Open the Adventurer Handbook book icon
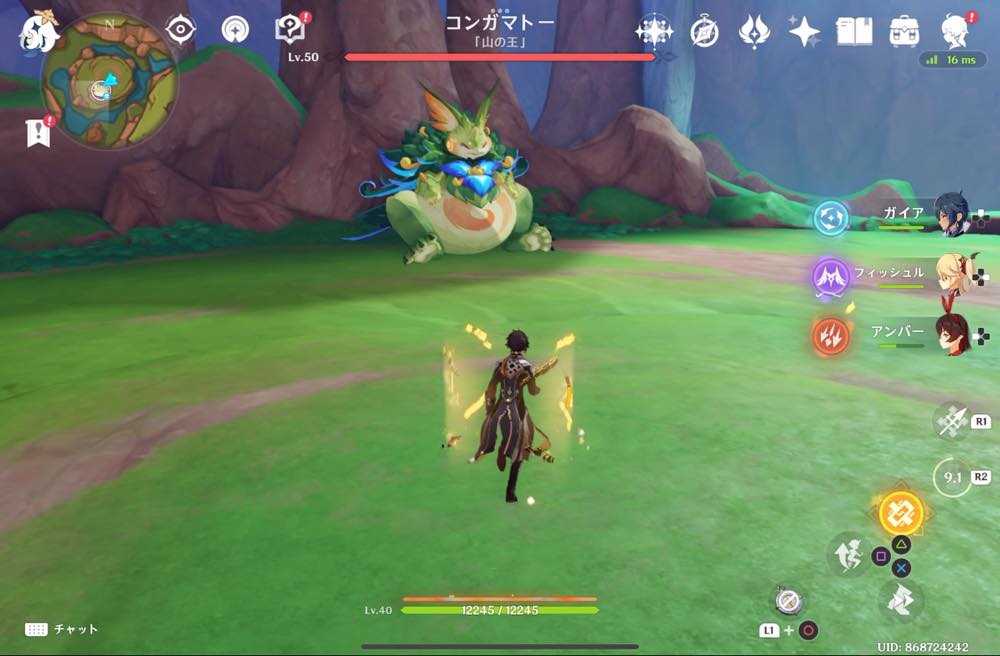Screen dimensions: 1000x656 coord(854,32)
